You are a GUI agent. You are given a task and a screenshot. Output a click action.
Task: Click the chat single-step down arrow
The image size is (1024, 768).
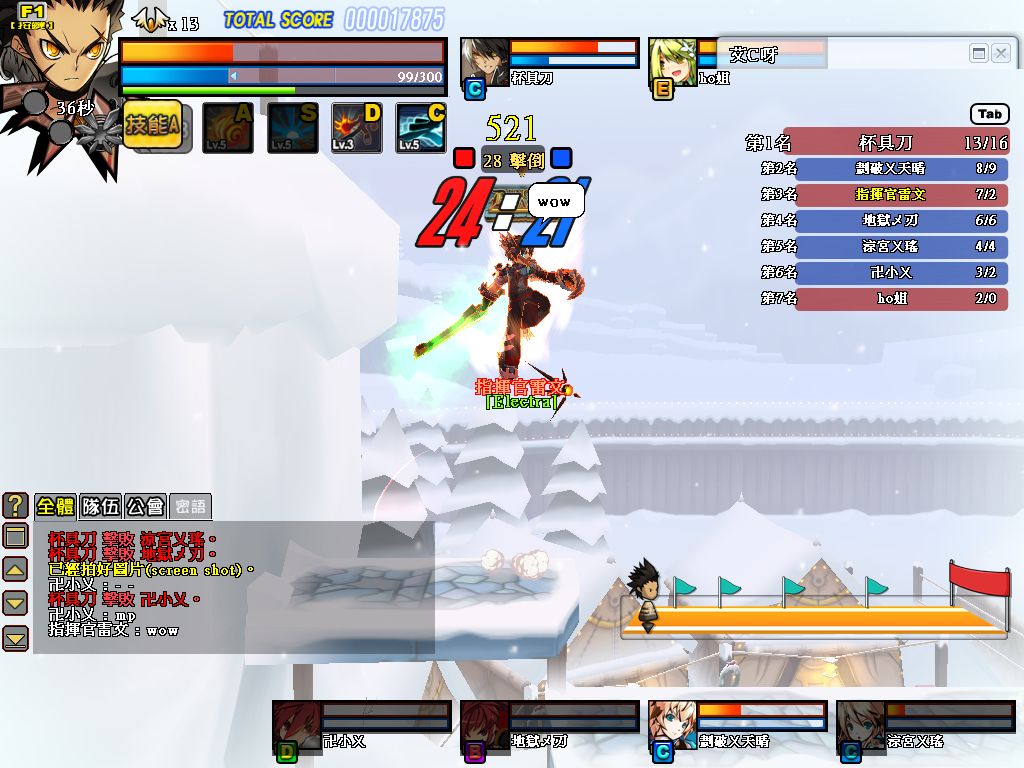15,603
